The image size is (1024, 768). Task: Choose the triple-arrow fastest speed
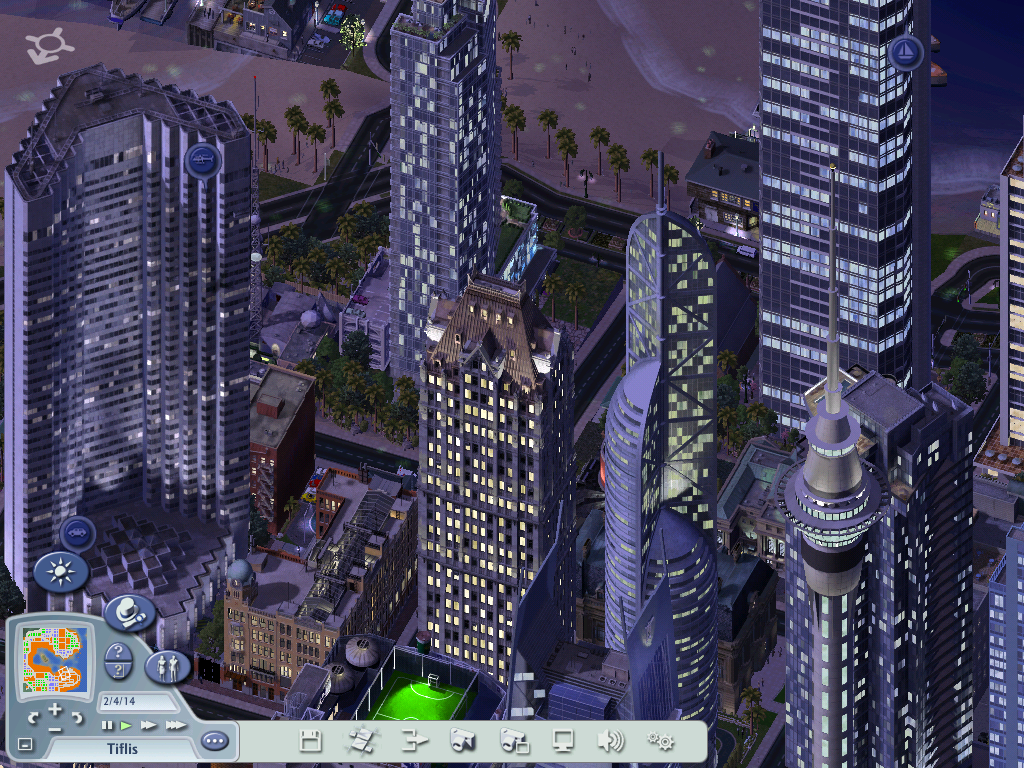click(175, 725)
